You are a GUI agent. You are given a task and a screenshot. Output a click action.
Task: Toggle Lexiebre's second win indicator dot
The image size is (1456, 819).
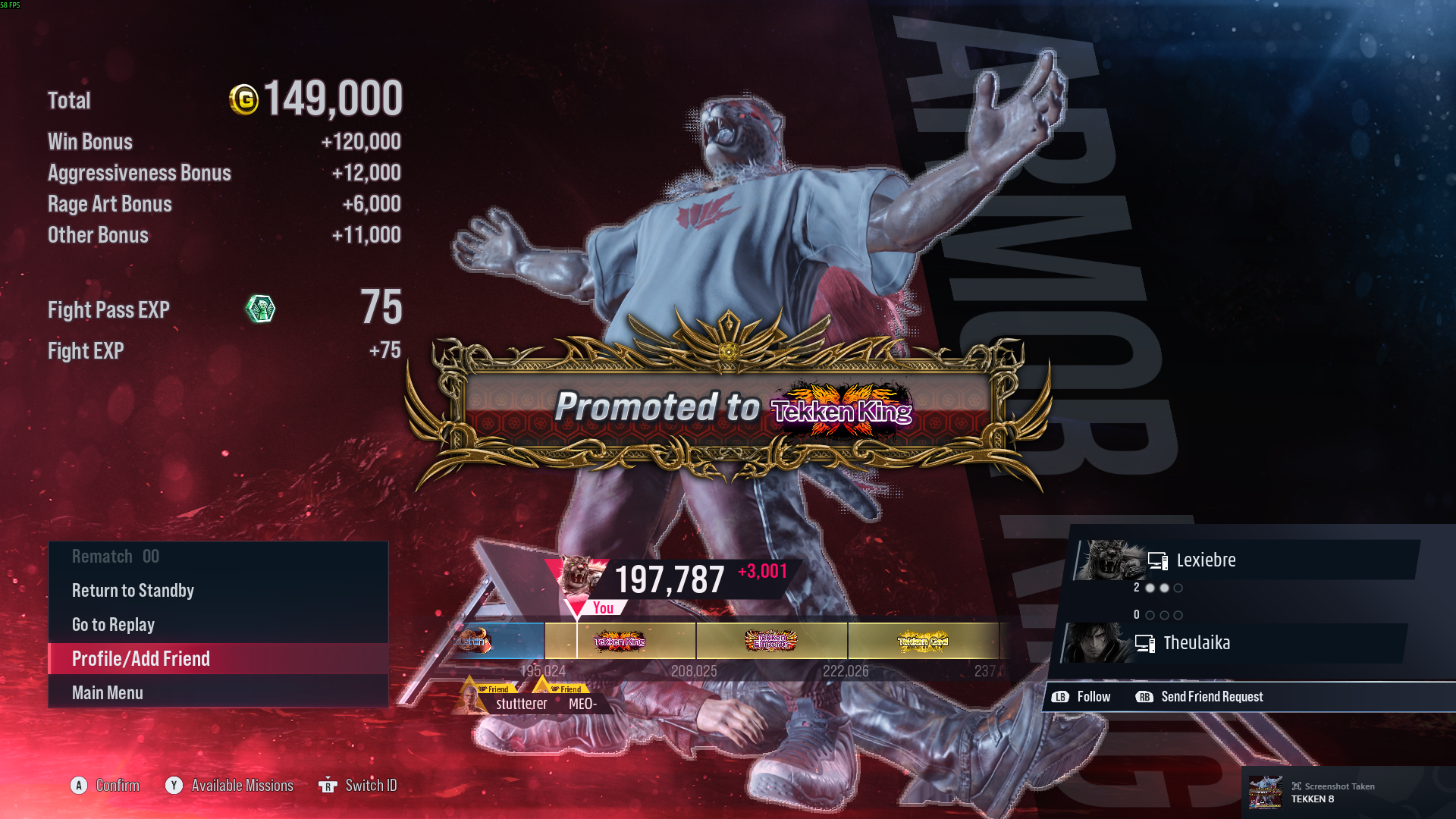click(1164, 587)
